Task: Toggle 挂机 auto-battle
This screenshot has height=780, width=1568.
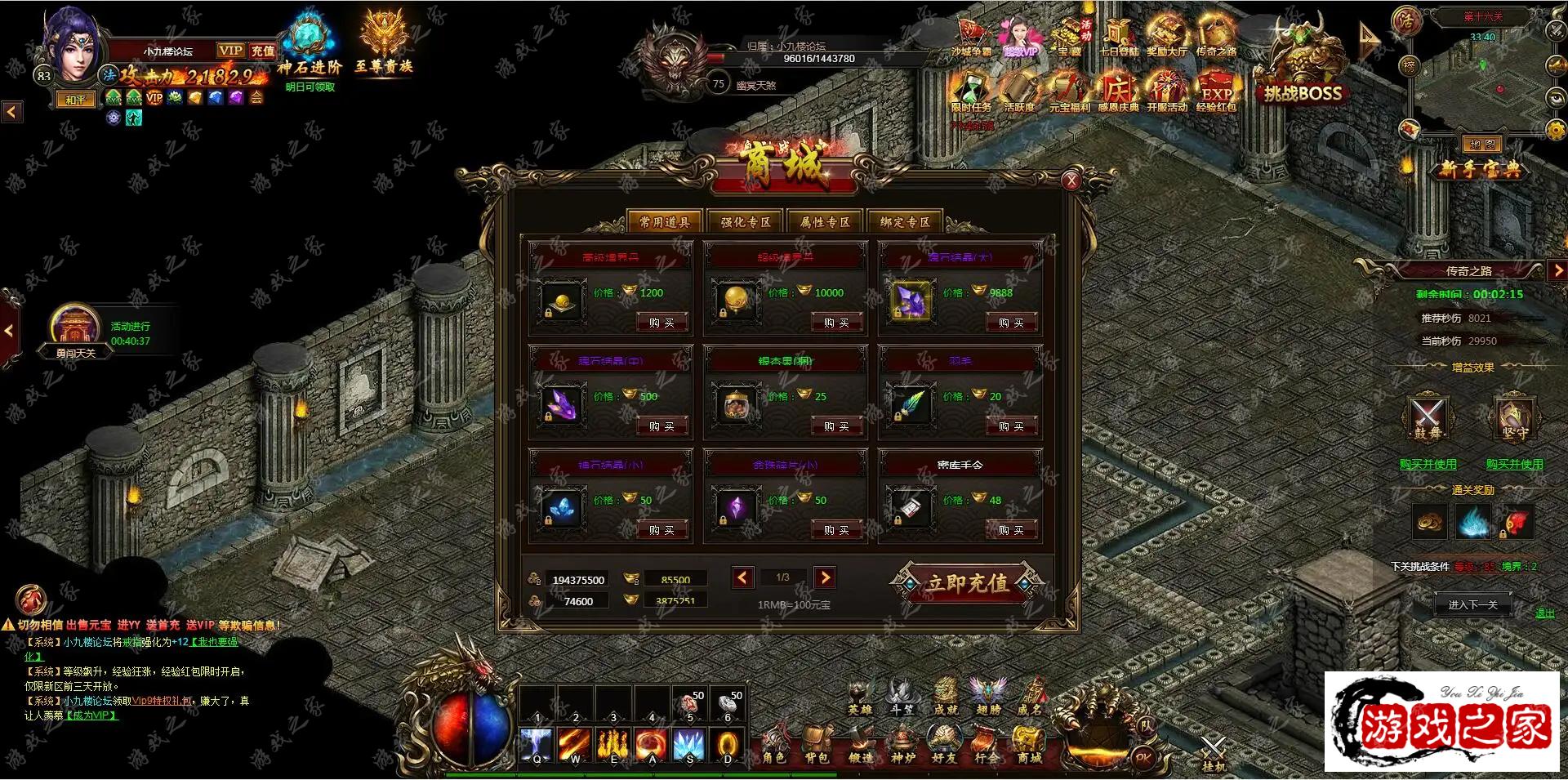Action: (x=1214, y=753)
